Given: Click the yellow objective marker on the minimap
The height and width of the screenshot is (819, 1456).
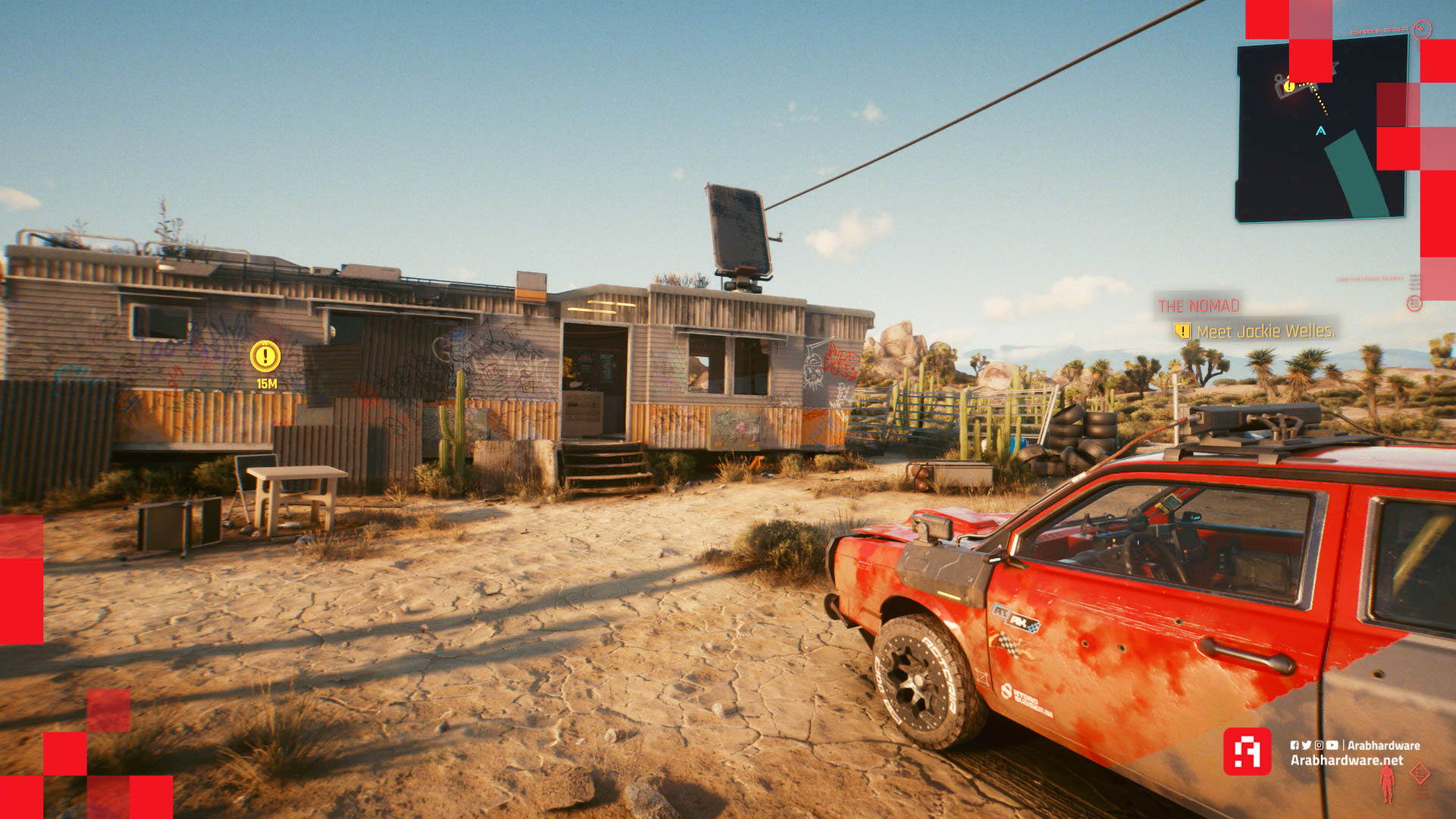Looking at the screenshot, I should click(1288, 86).
